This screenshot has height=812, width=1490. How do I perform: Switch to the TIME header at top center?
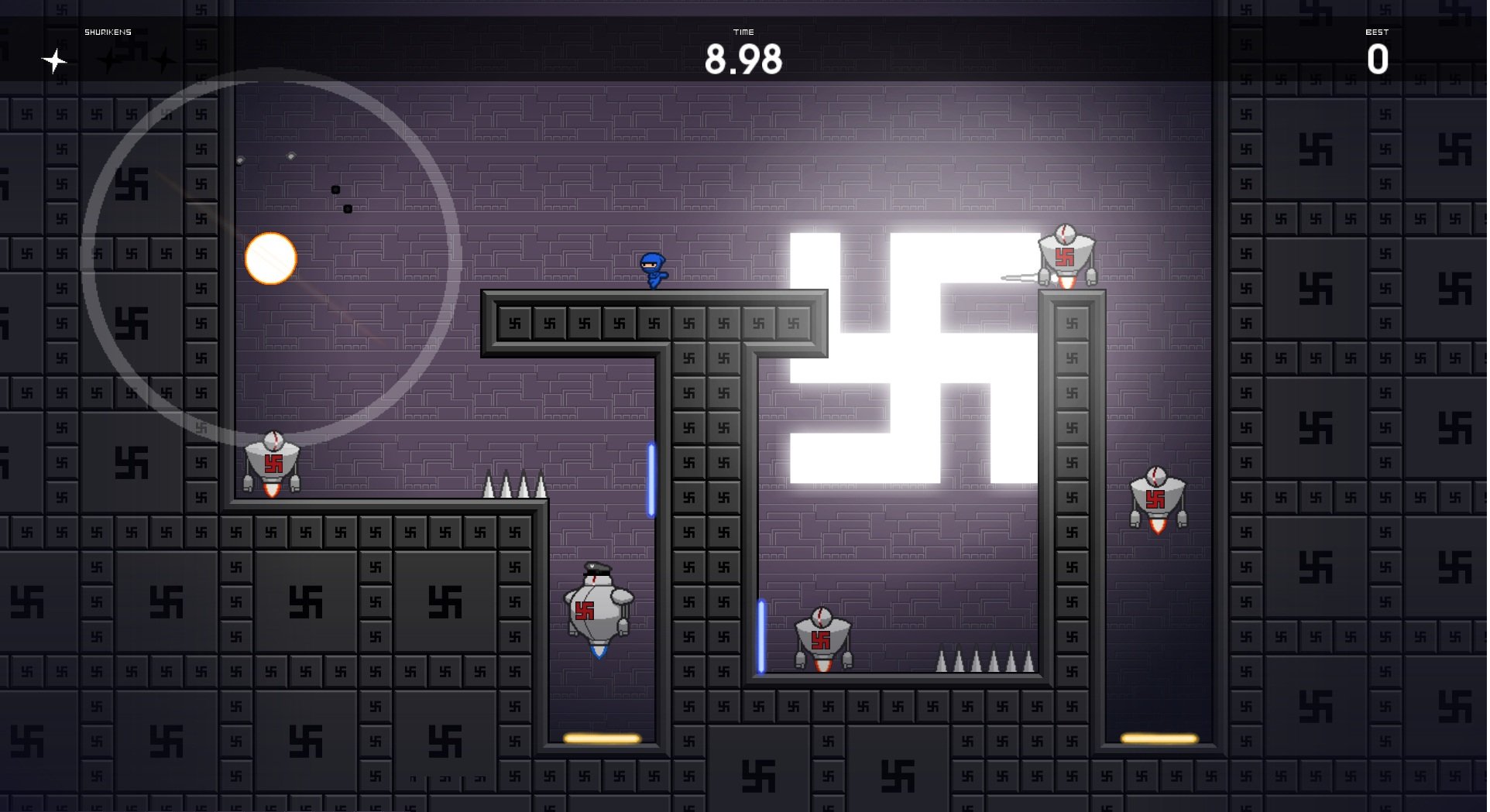click(744, 32)
